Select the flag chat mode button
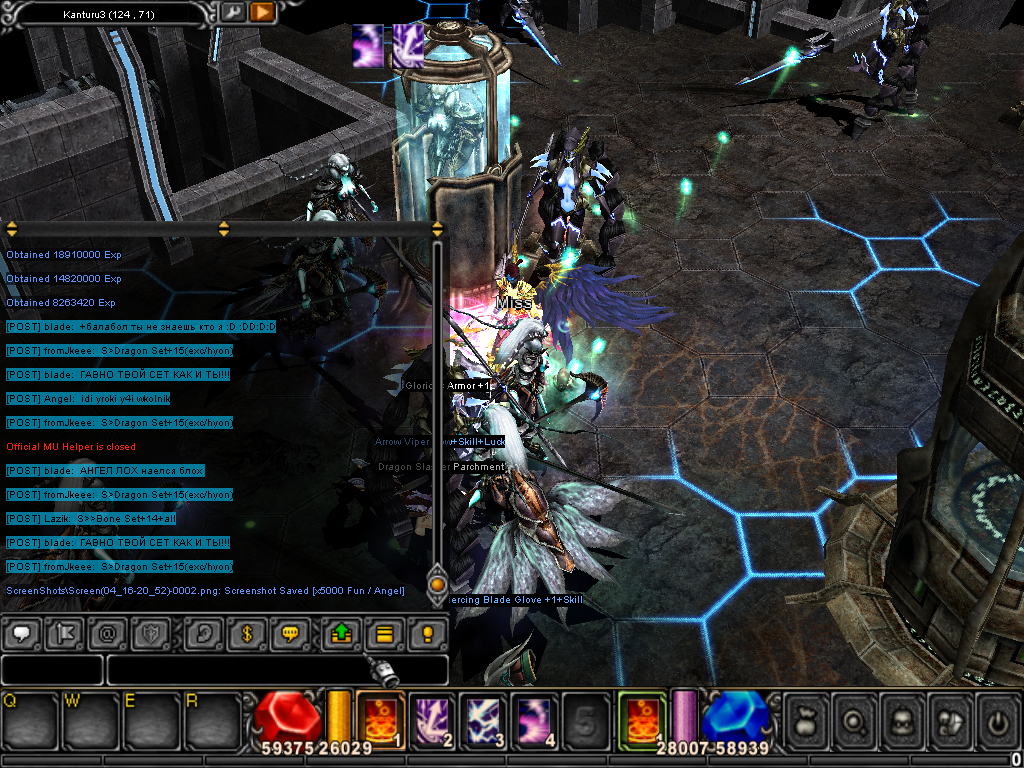Screen dimensions: 1024x768 [x=64, y=633]
